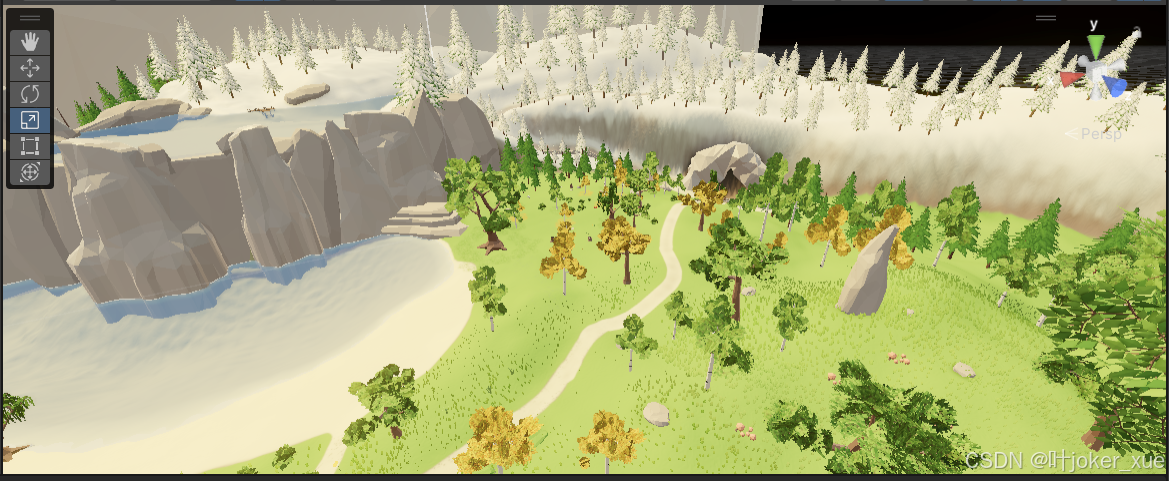The image size is (1169, 481).
Task: Click the center cube of orientation gizmo
Action: click(1097, 74)
